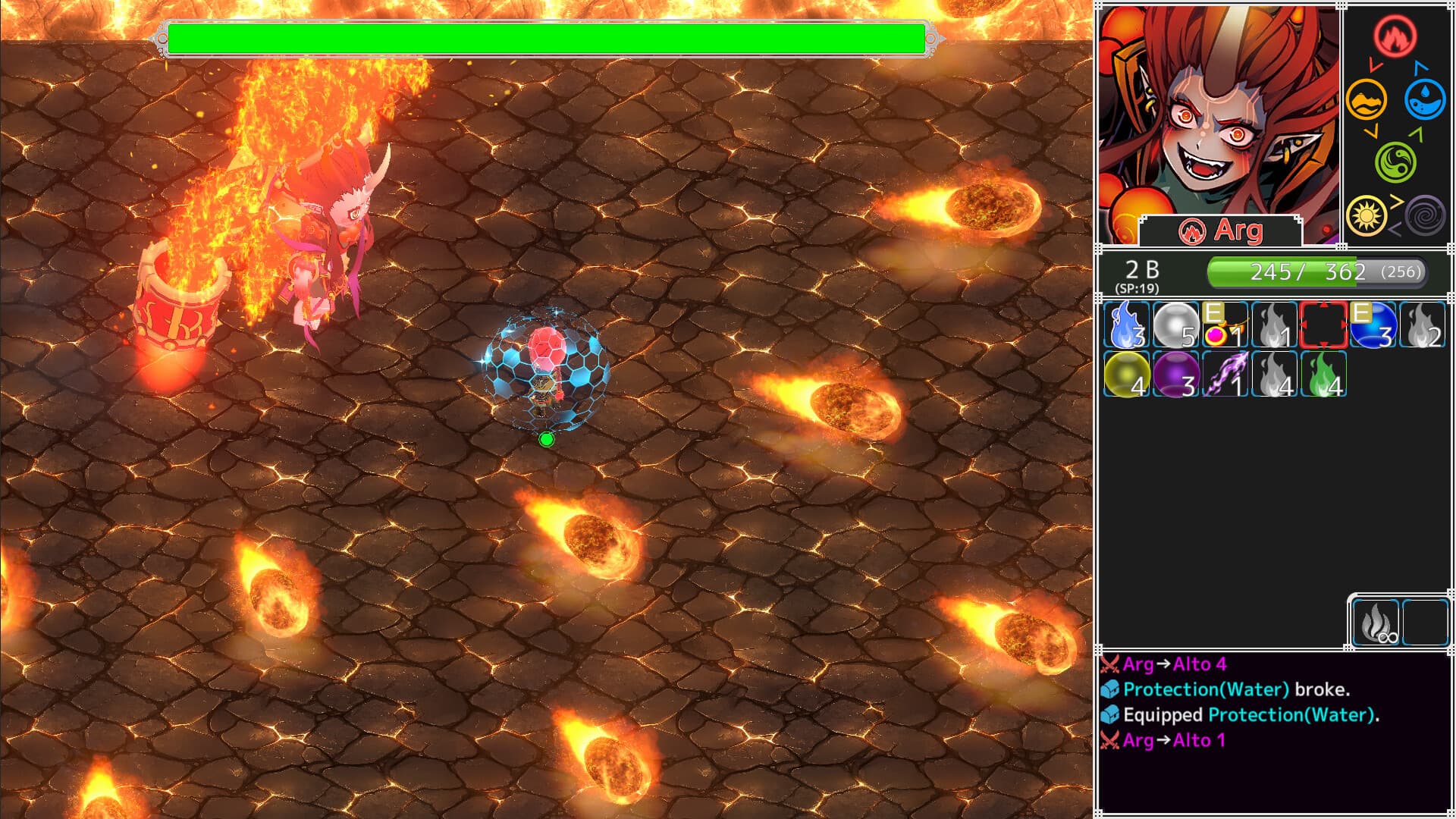Select the red-highlighted empty inventory slot
The height and width of the screenshot is (819, 1456).
point(1322,325)
